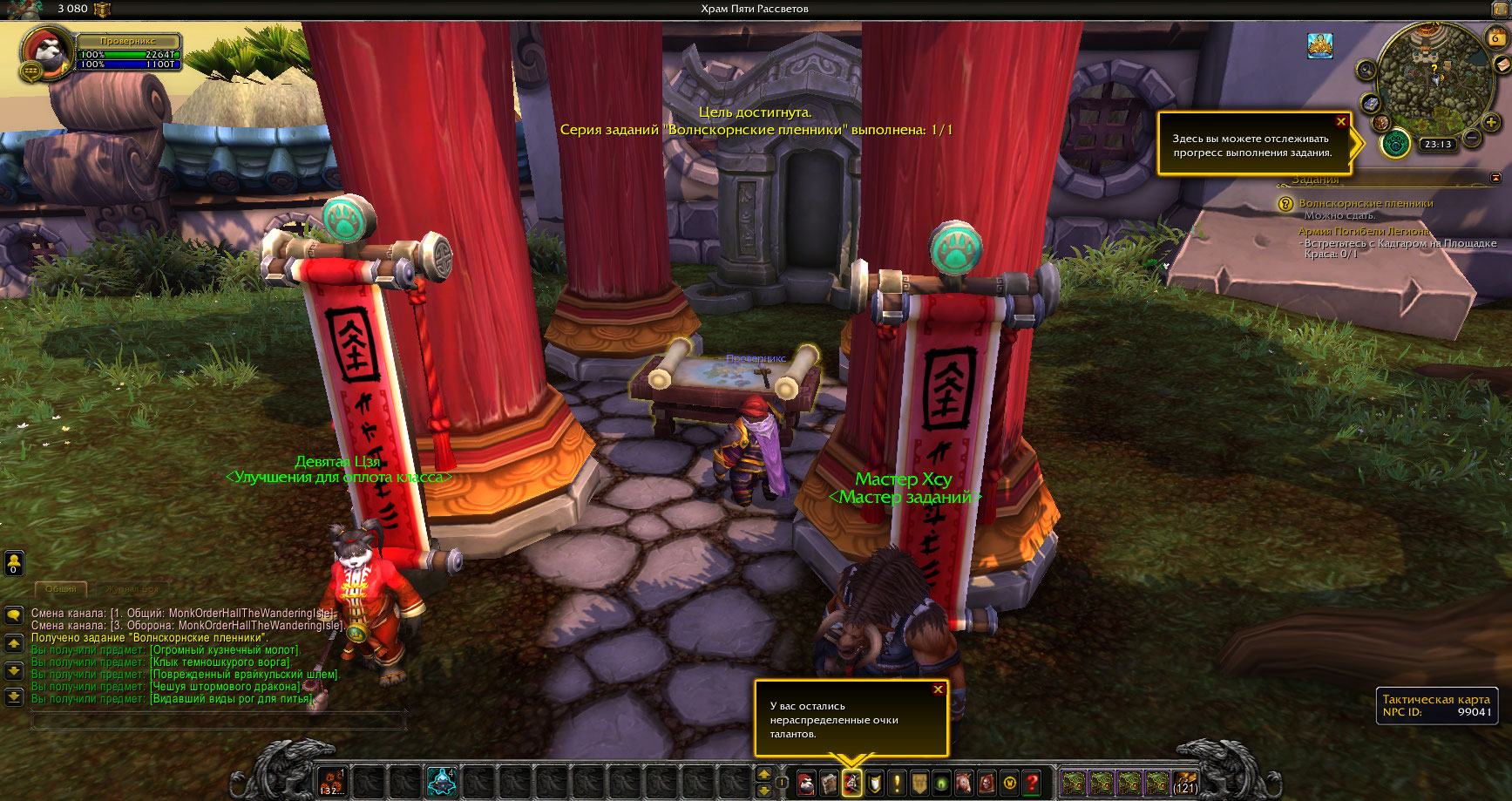Zoom out on the minimap
Screen dimensions: 1512x801
[1471, 137]
